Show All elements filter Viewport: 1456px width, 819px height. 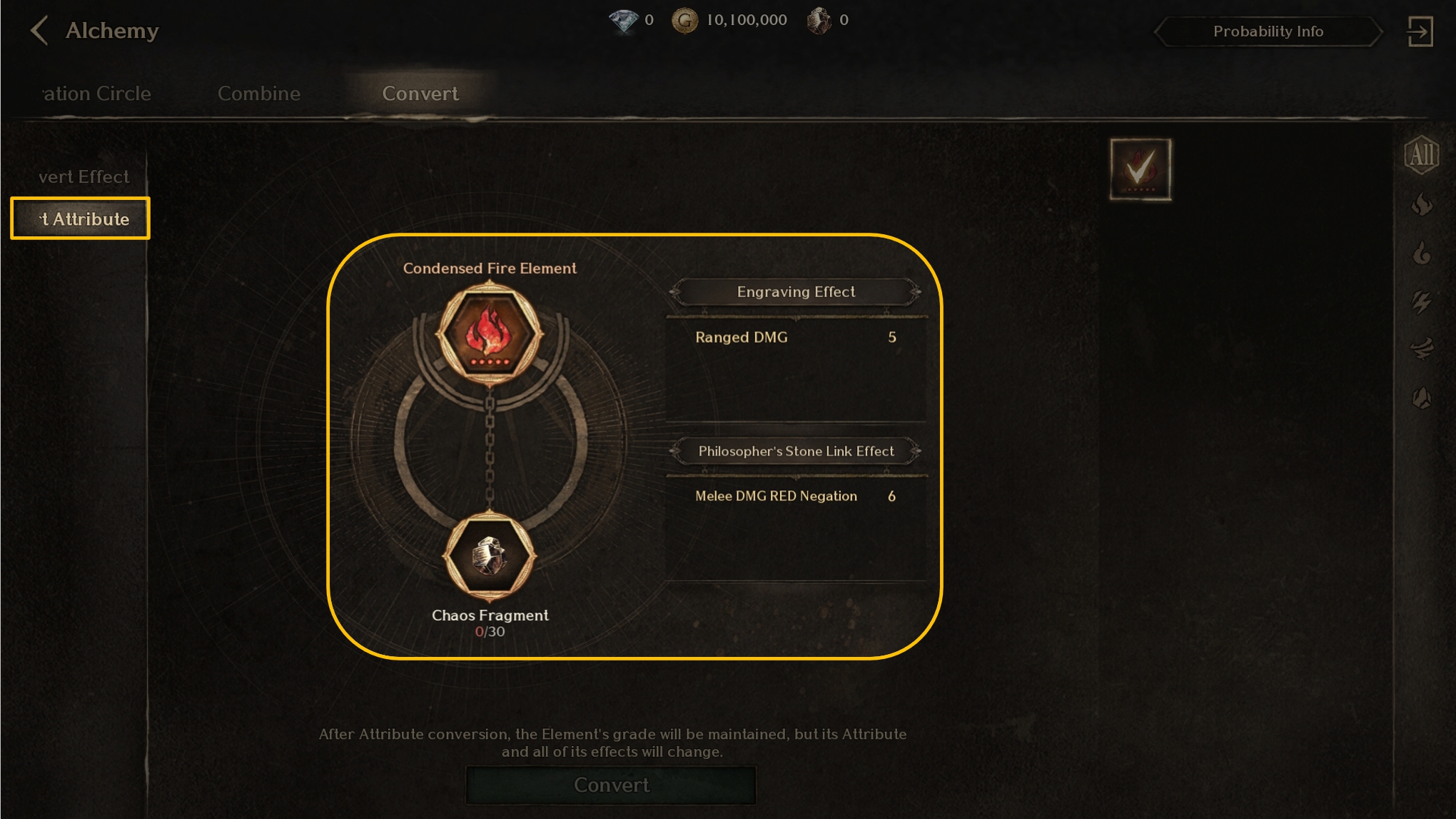click(1421, 154)
